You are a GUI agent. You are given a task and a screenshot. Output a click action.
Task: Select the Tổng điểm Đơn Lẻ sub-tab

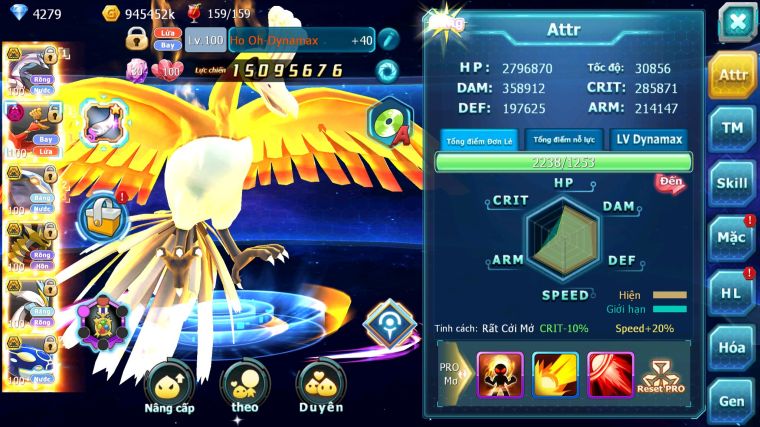point(479,140)
